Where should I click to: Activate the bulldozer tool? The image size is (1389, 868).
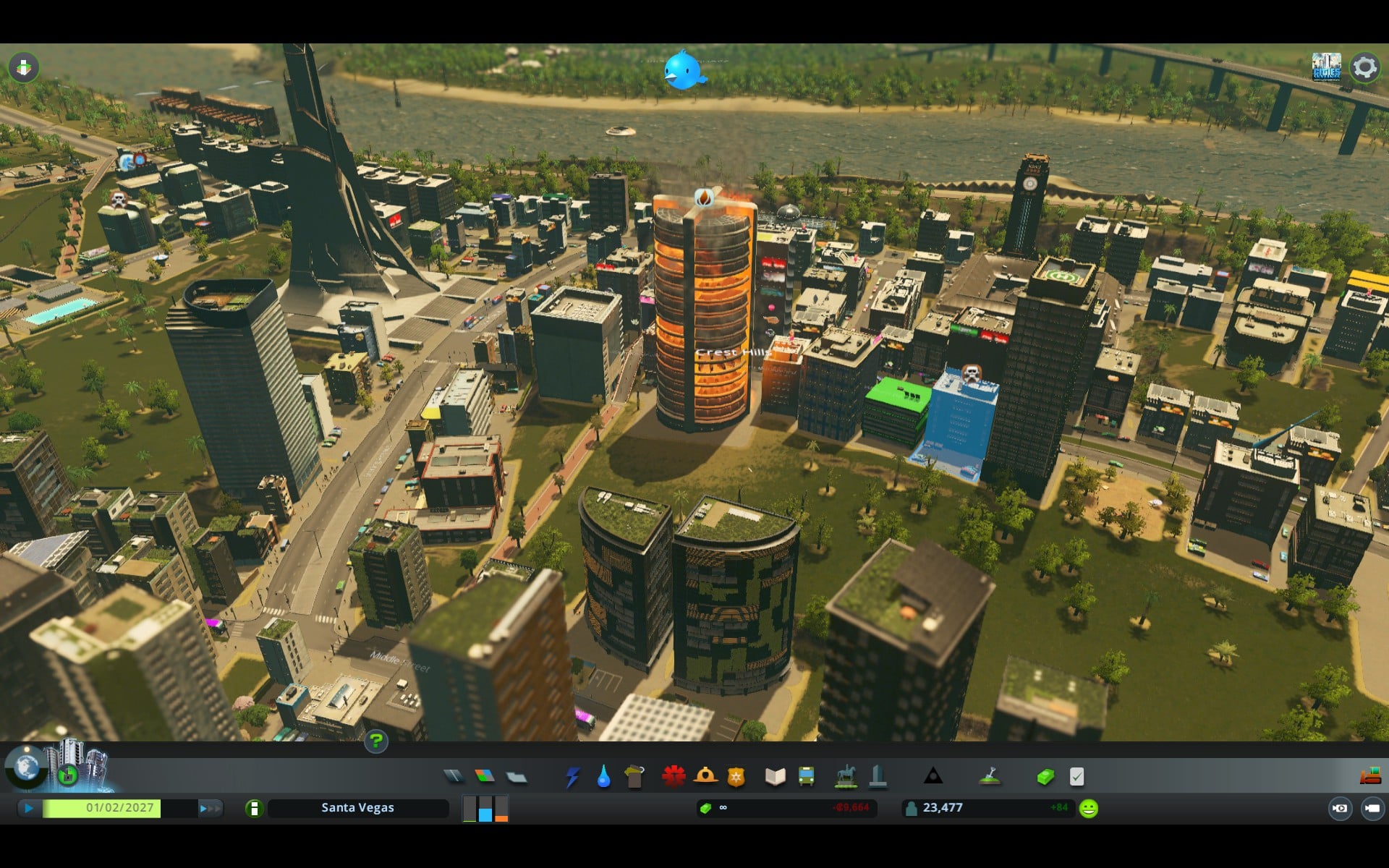1370,777
